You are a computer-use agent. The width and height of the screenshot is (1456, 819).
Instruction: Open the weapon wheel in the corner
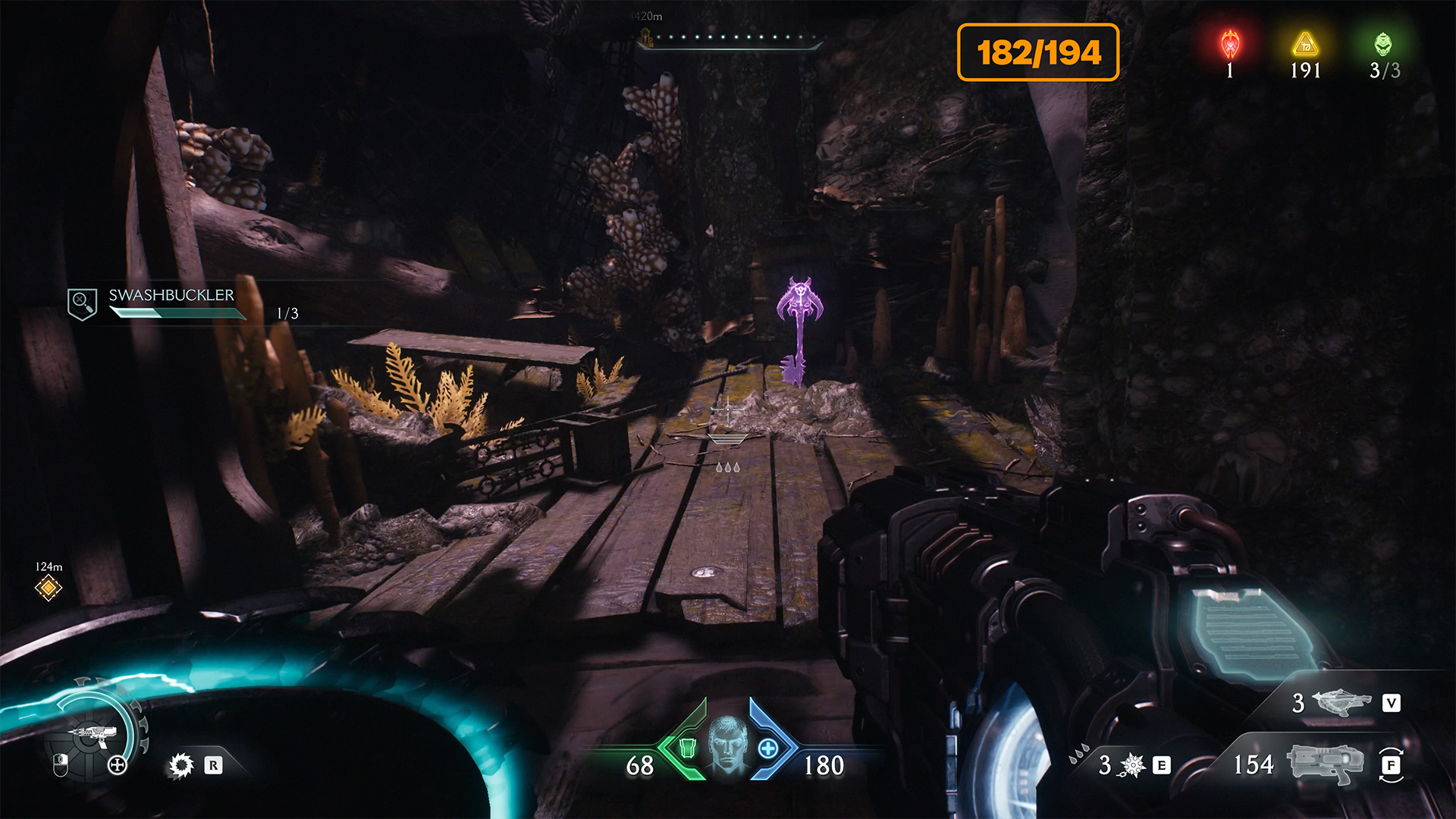[93, 733]
